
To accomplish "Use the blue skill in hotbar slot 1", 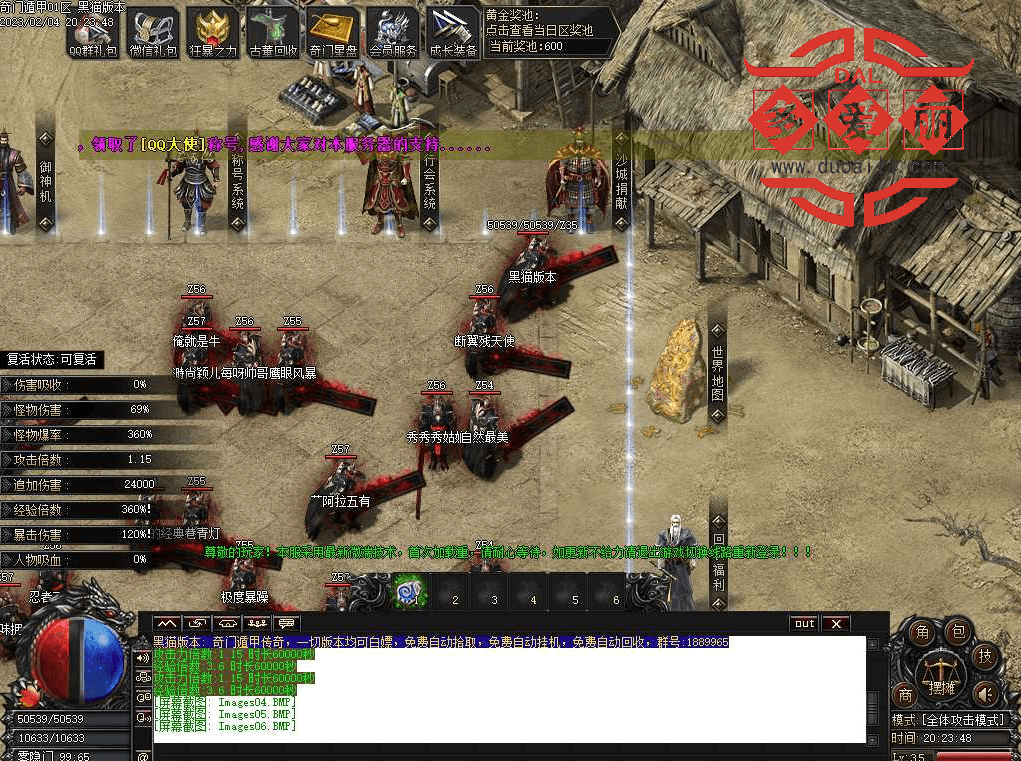I will [408, 592].
